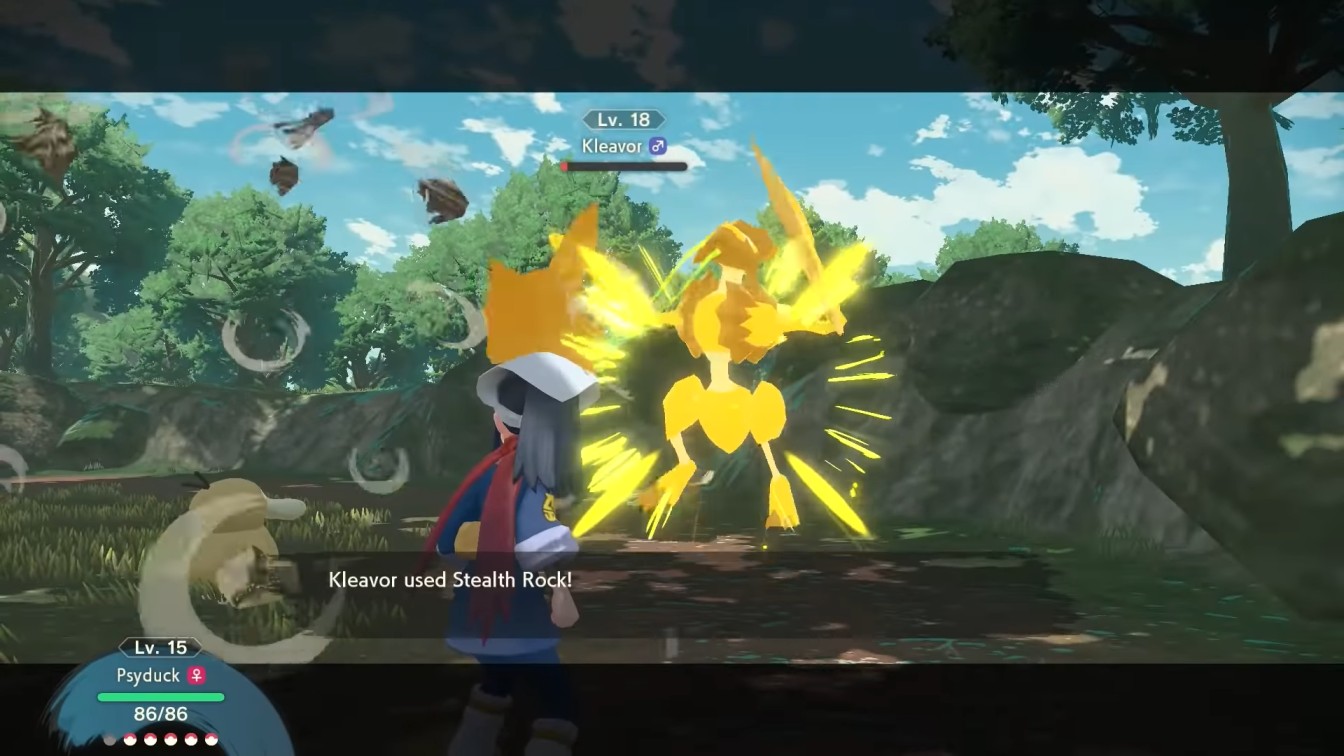This screenshot has width=1344, height=756.
Task: Click the third Poké Ball party icon
Action: coord(150,740)
